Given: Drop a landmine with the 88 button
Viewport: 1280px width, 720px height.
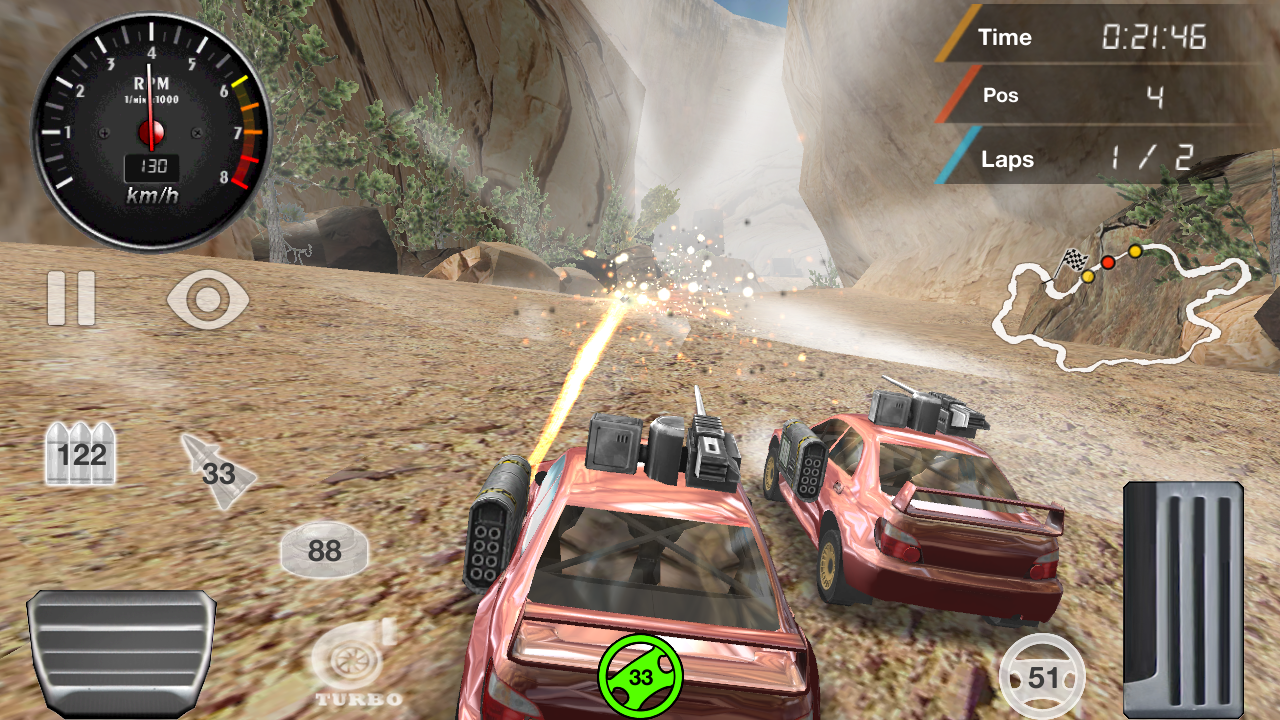Looking at the screenshot, I should pos(324,550).
